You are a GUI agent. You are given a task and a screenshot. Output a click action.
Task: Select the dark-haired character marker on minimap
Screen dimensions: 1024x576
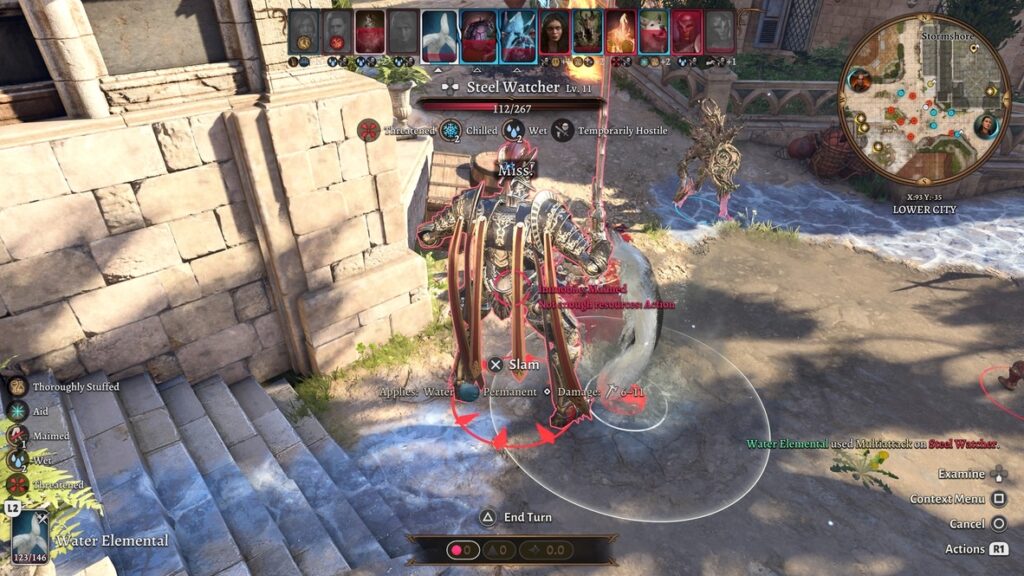pyautogui.click(x=985, y=126)
